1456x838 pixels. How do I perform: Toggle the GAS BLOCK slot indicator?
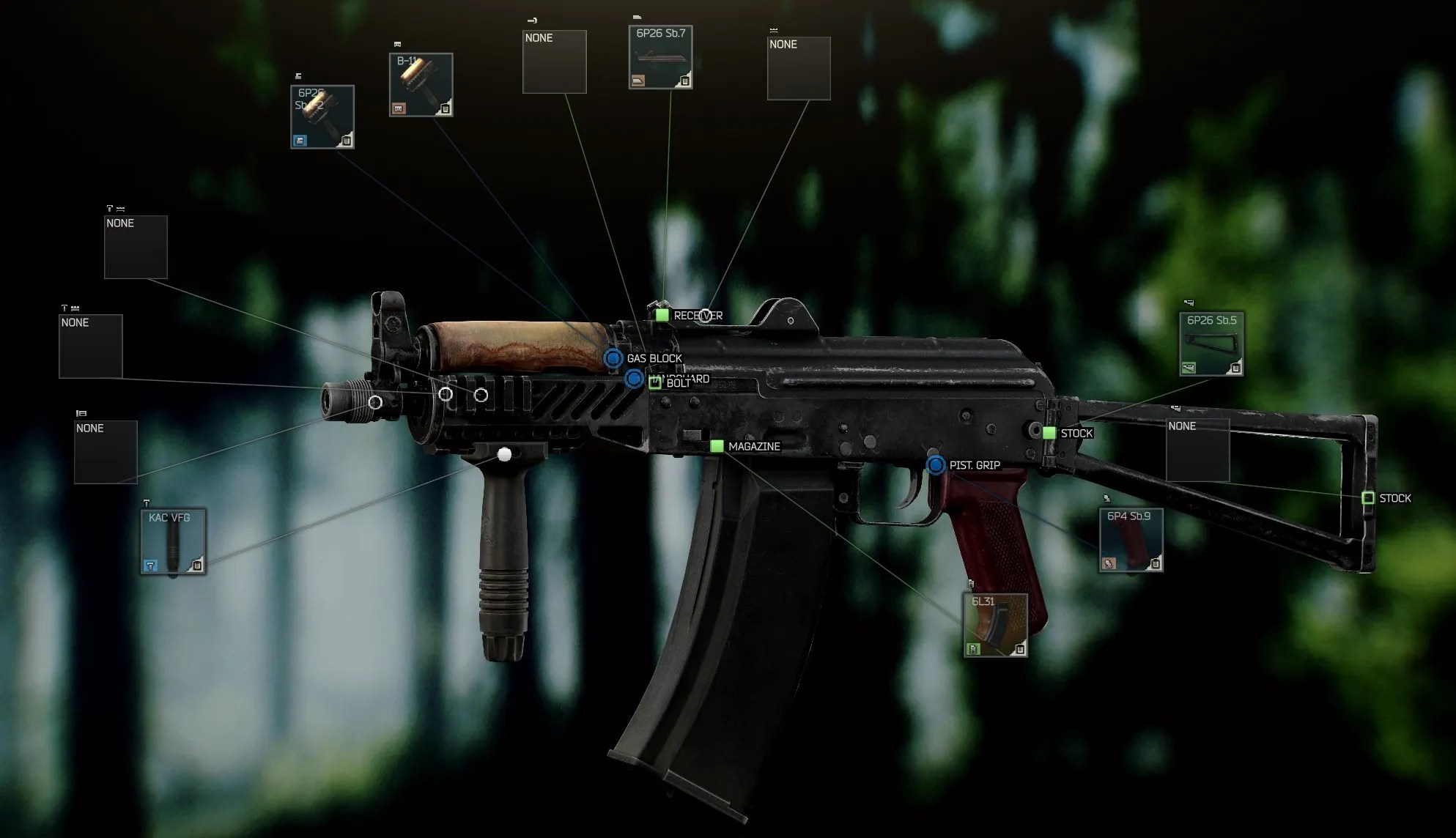pyautogui.click(x=613, y=359)
